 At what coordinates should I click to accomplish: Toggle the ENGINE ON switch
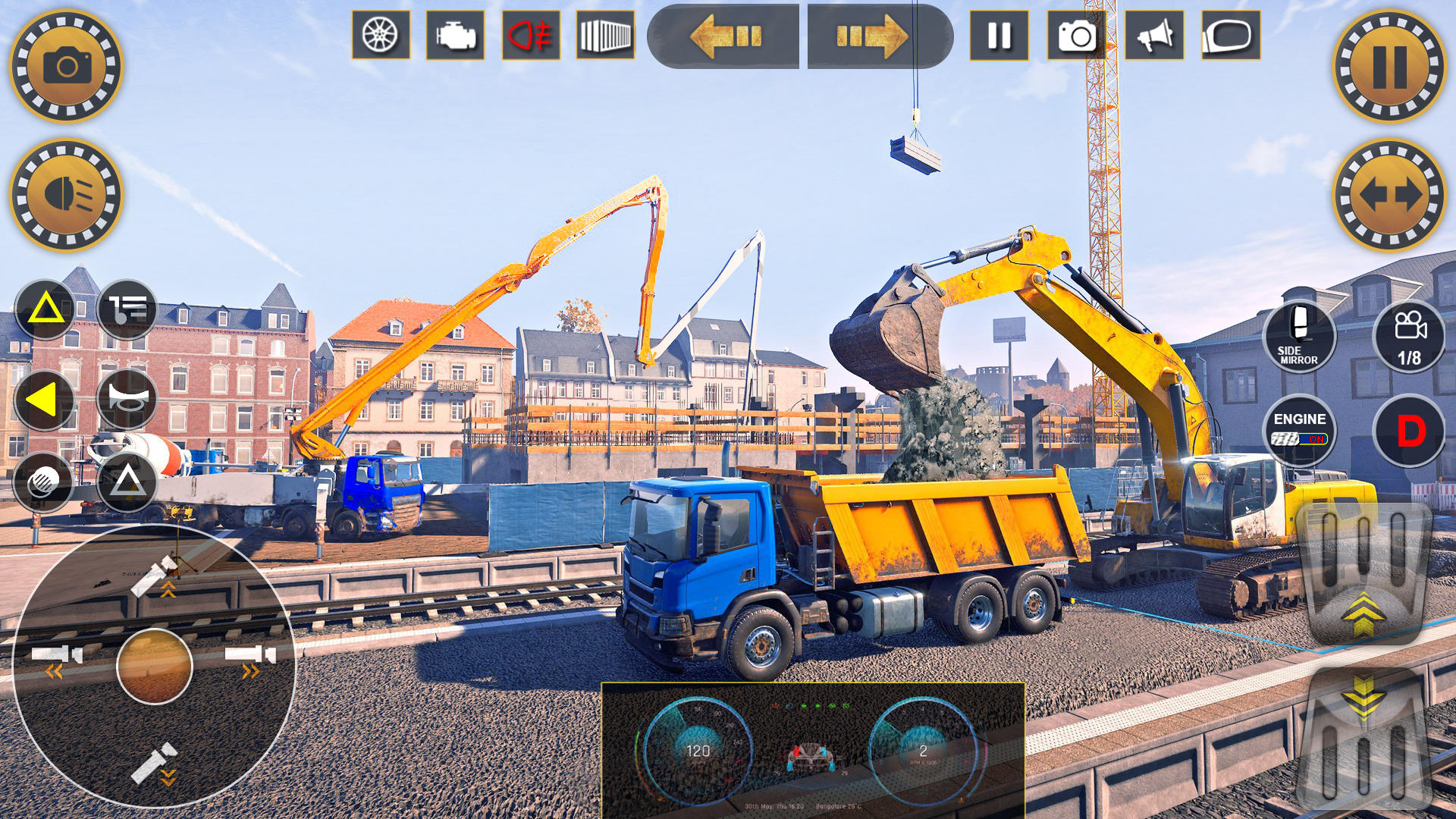tap(1300, 427)
